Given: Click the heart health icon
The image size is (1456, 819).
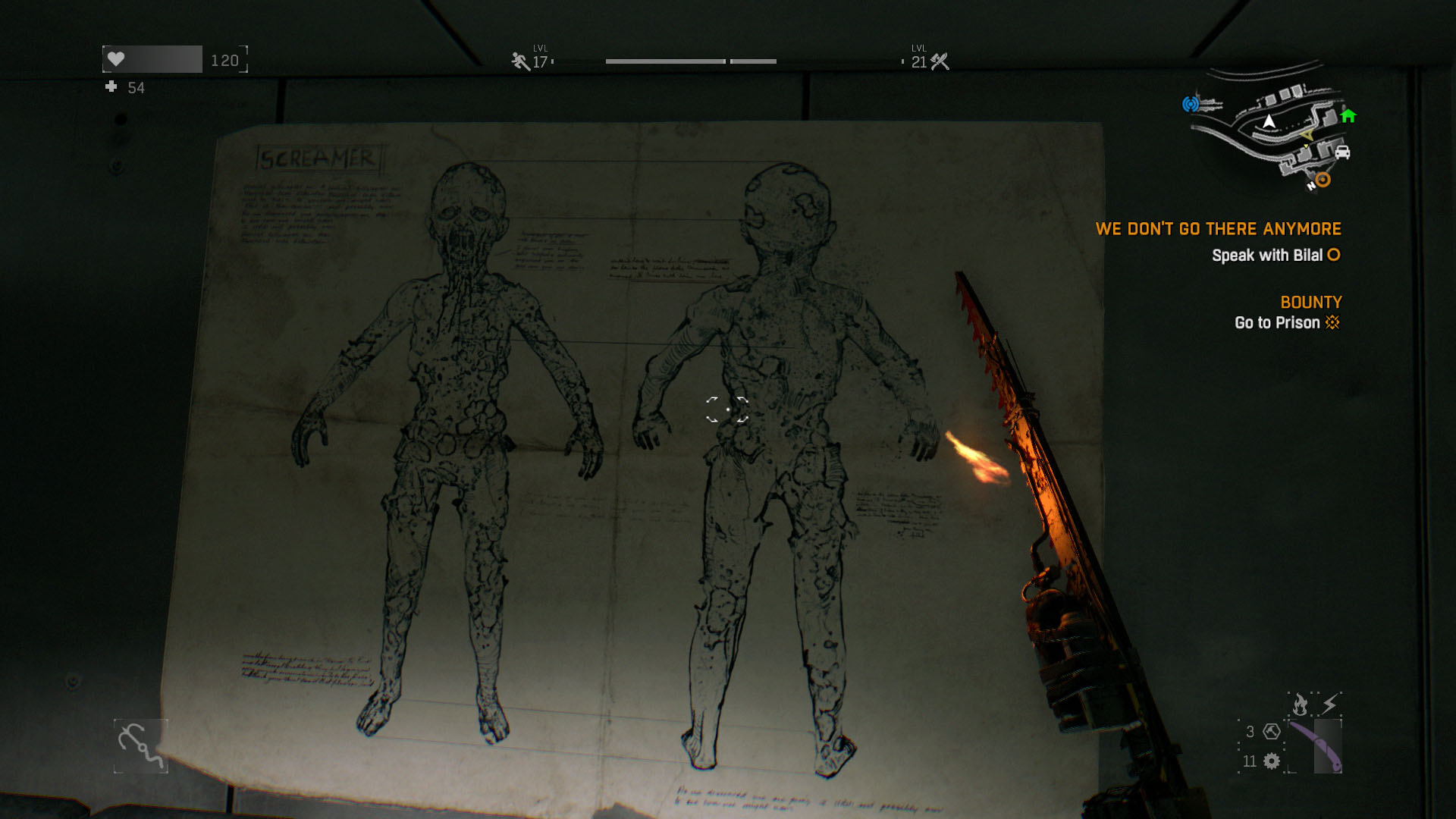Looking at the screenshot, I should (x=116, y=59).
